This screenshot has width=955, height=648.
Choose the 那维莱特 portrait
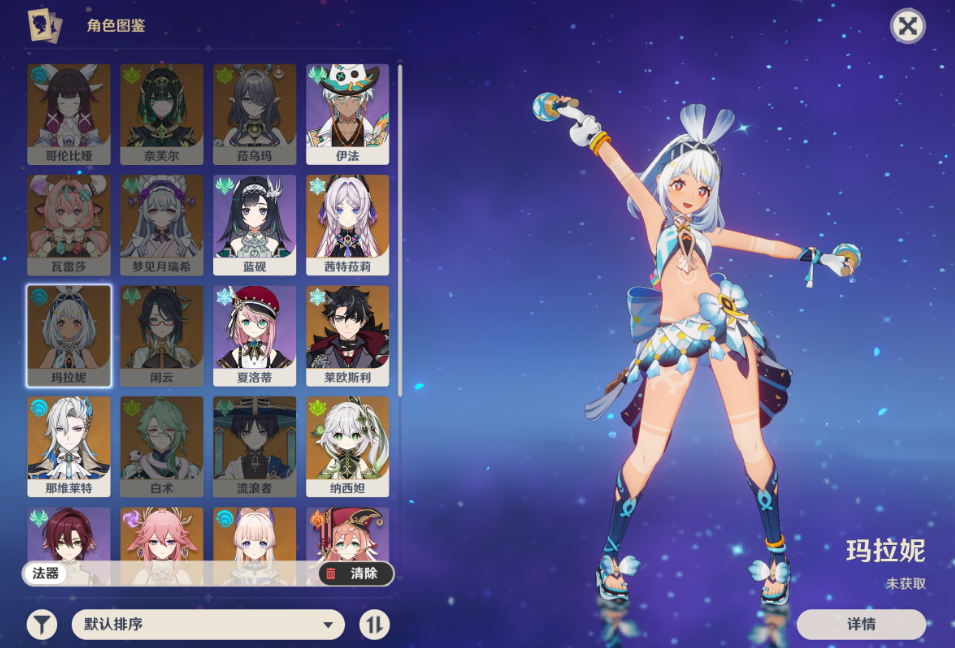pos(69,447)
